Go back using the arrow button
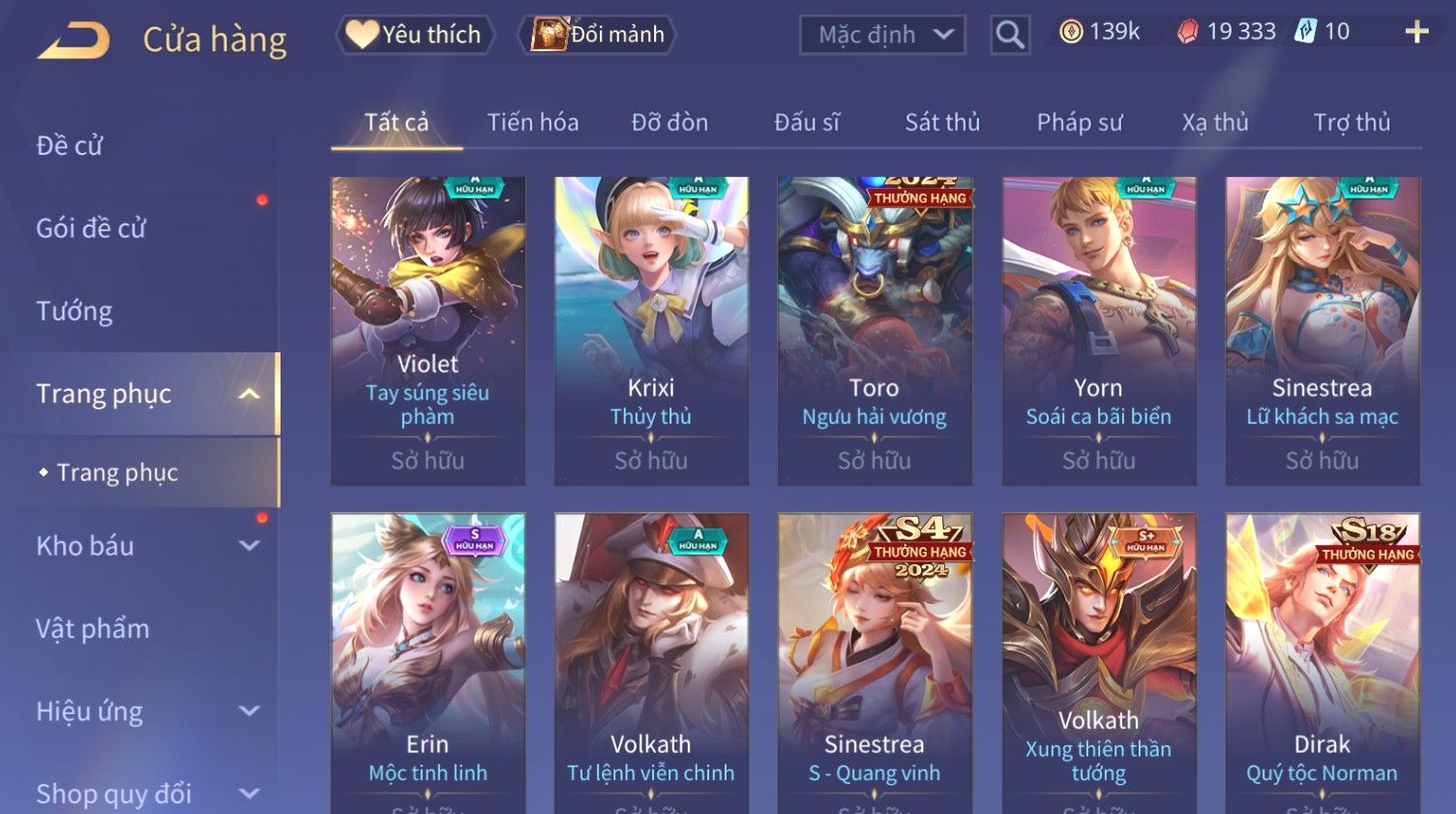The height and width of the screenshot is (814, 1456). pyautogui.click(x=74, y=41)
